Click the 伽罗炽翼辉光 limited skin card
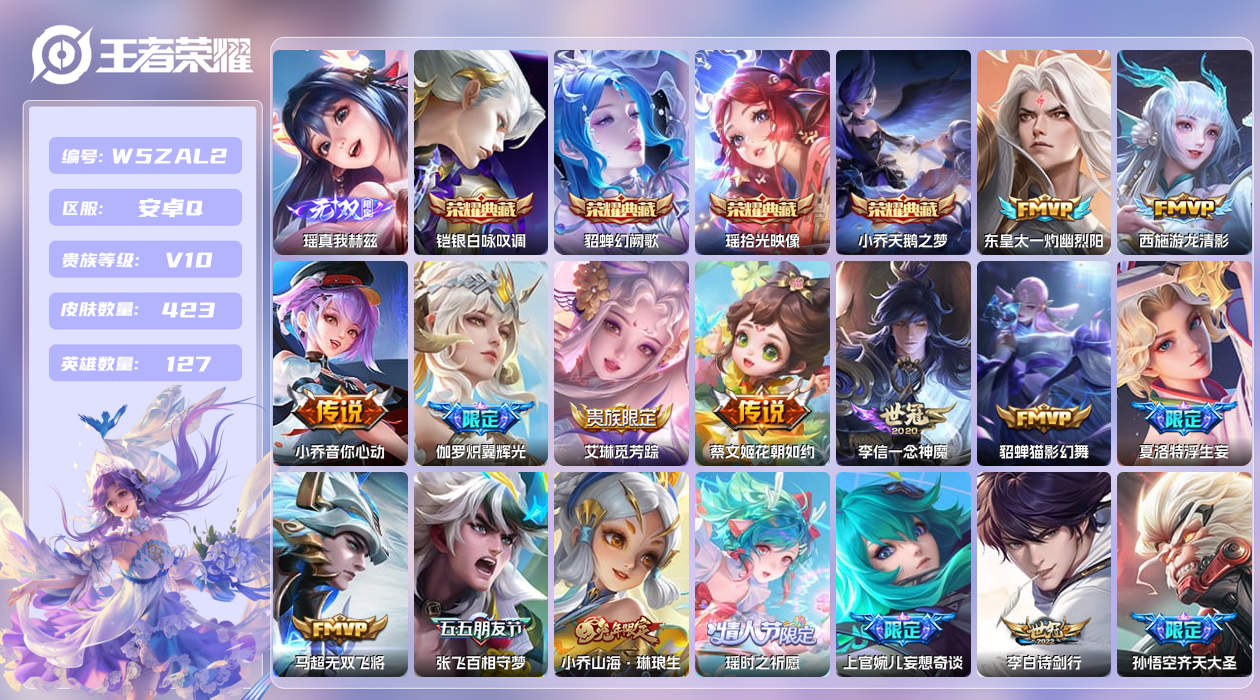The height and width of the screenshot is (700, 1260). point(481,363)
